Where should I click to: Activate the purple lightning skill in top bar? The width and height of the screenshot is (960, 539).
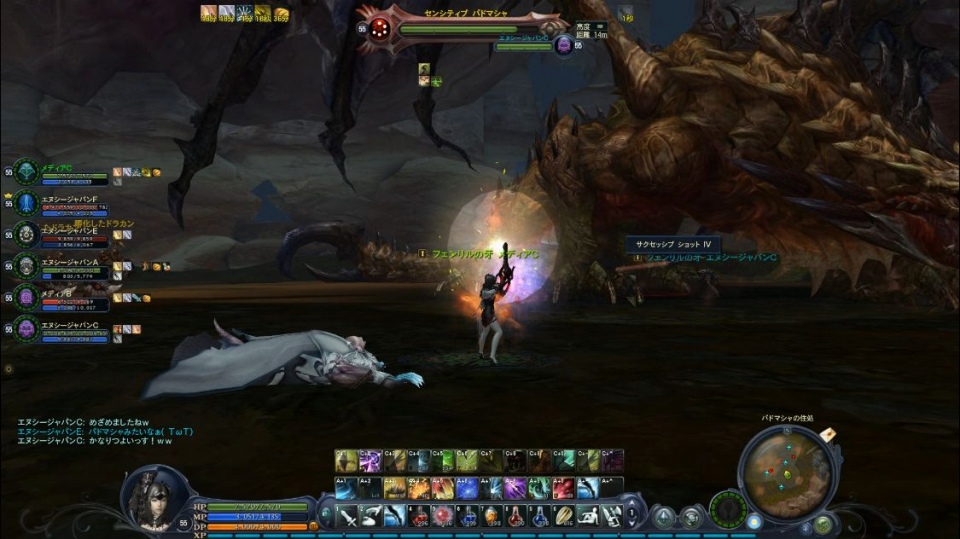(x=370, y=461)
